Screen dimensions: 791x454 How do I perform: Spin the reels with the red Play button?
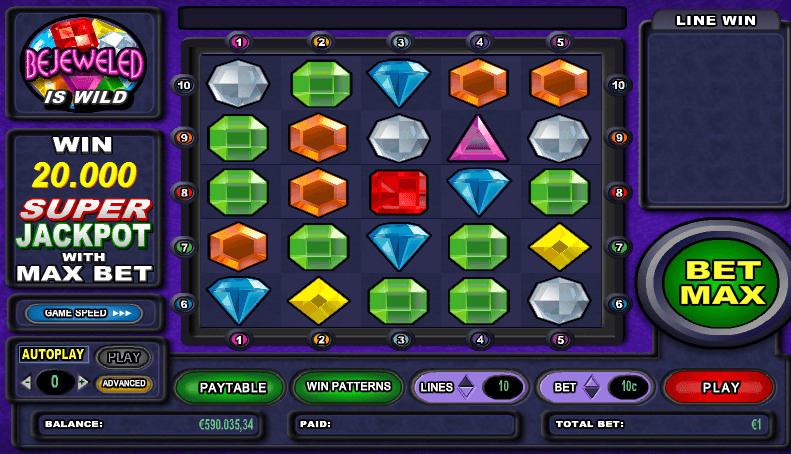pyautogui.click(x=719, y=388)
